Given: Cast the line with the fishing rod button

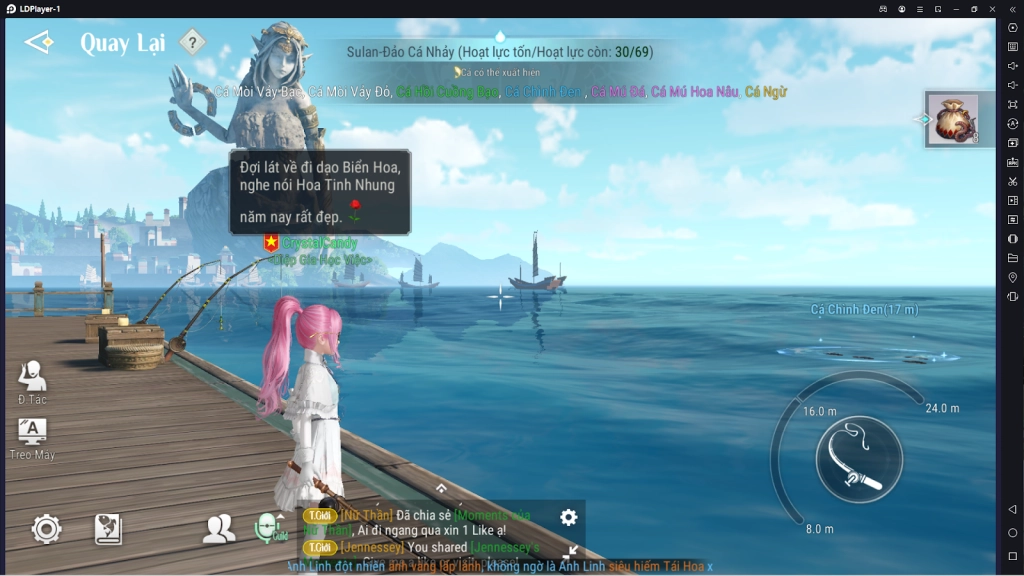Looking at the screenshot, I should (859, 459).
